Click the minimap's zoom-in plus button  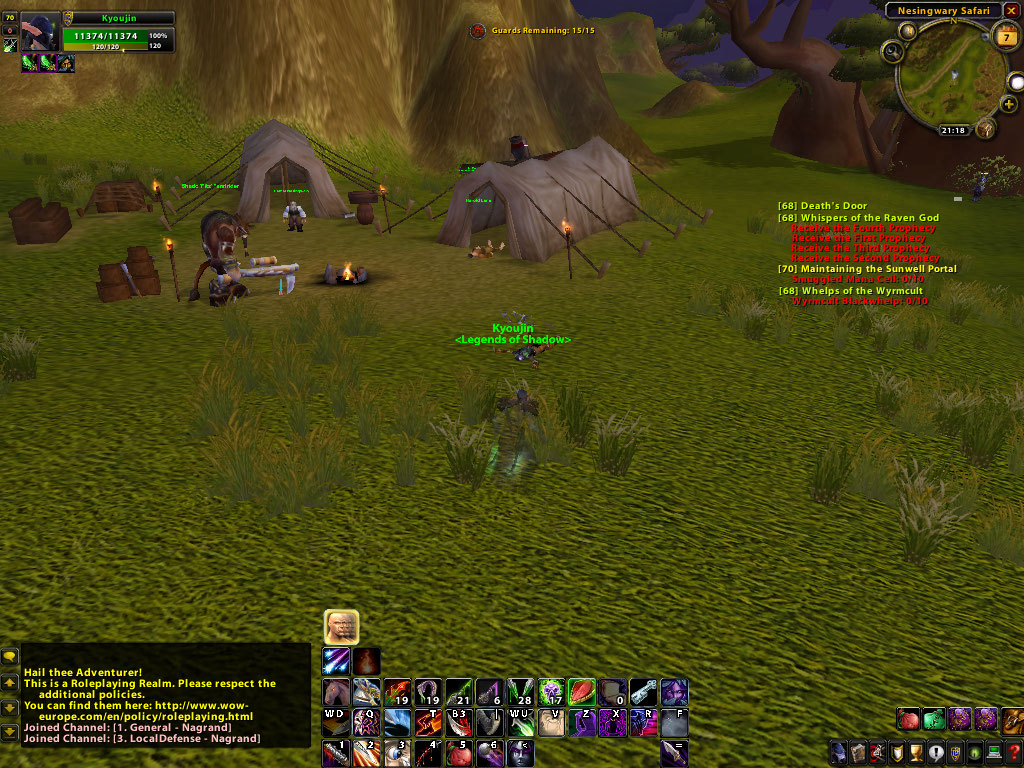[1009, 104]
